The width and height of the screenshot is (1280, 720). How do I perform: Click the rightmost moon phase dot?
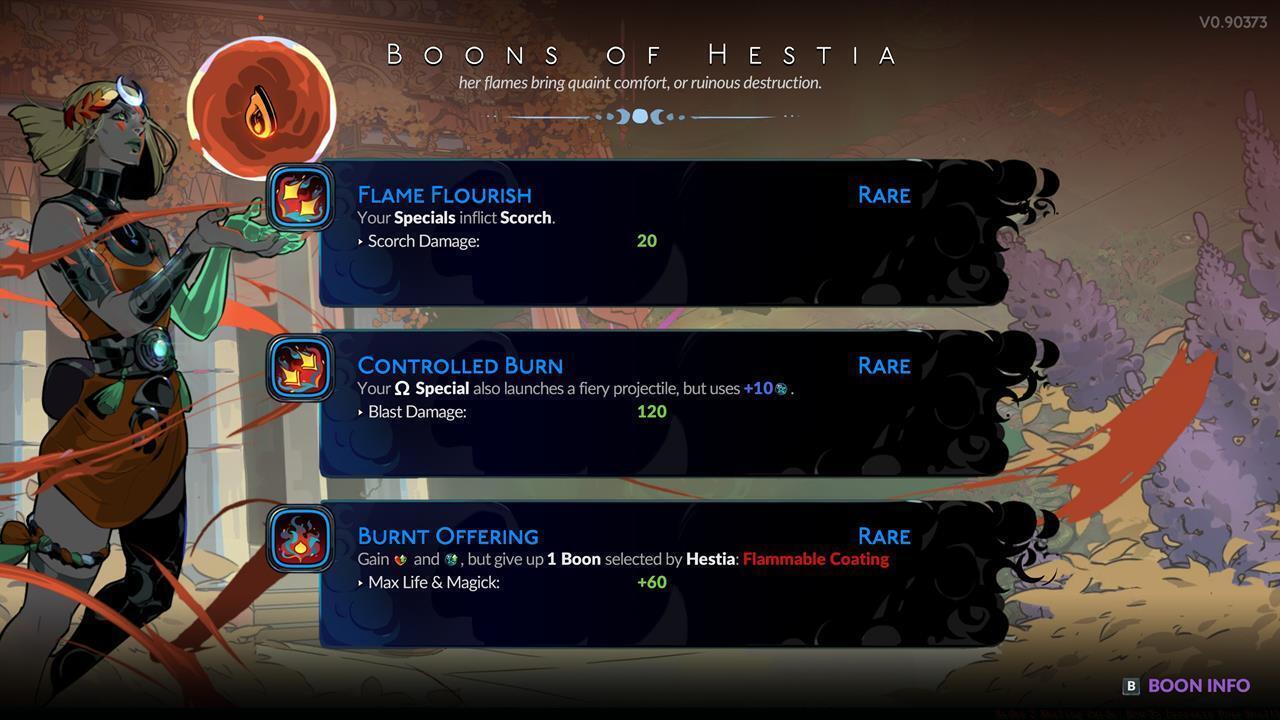click(x=681, y=116)
